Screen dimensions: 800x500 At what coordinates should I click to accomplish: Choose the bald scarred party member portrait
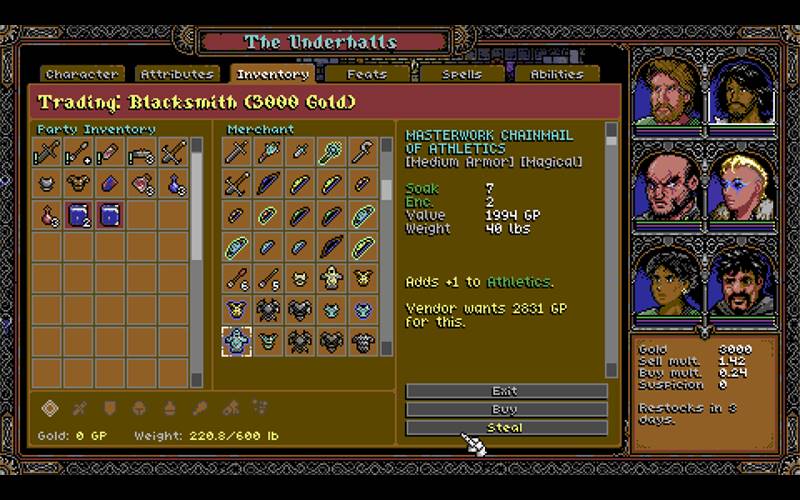667,187
